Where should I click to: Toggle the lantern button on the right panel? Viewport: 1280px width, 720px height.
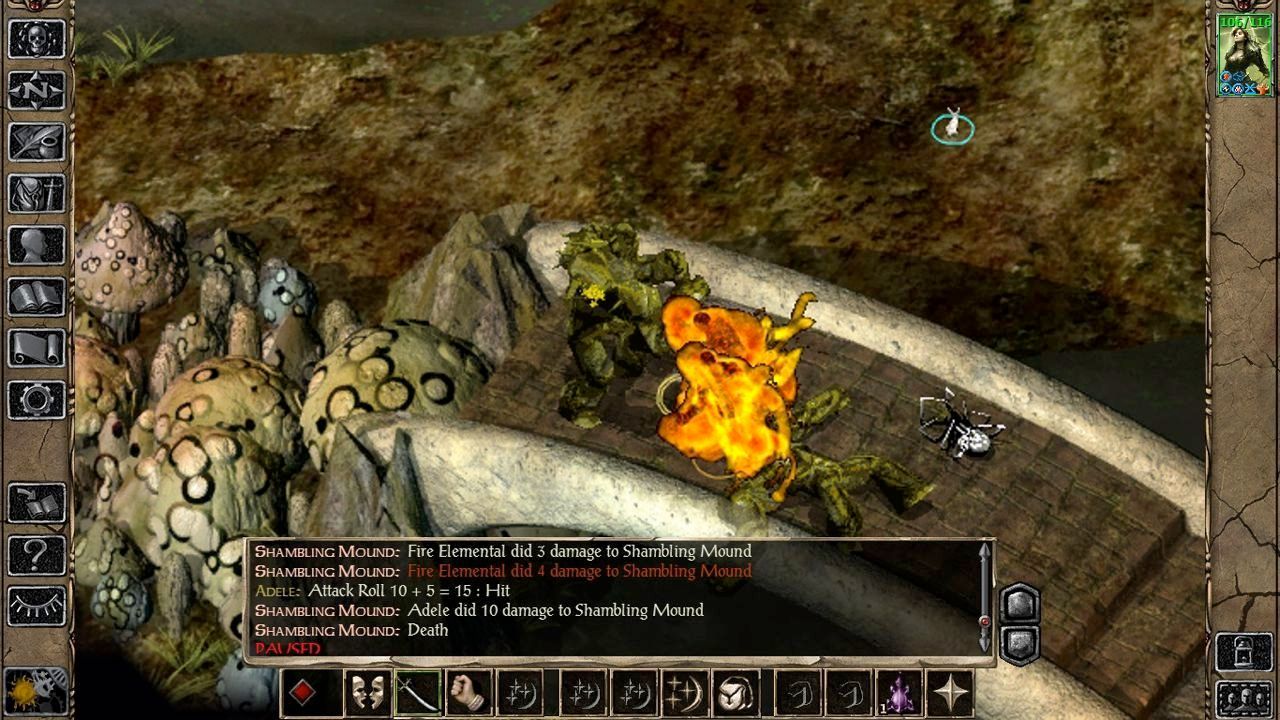click(1243, 652)
